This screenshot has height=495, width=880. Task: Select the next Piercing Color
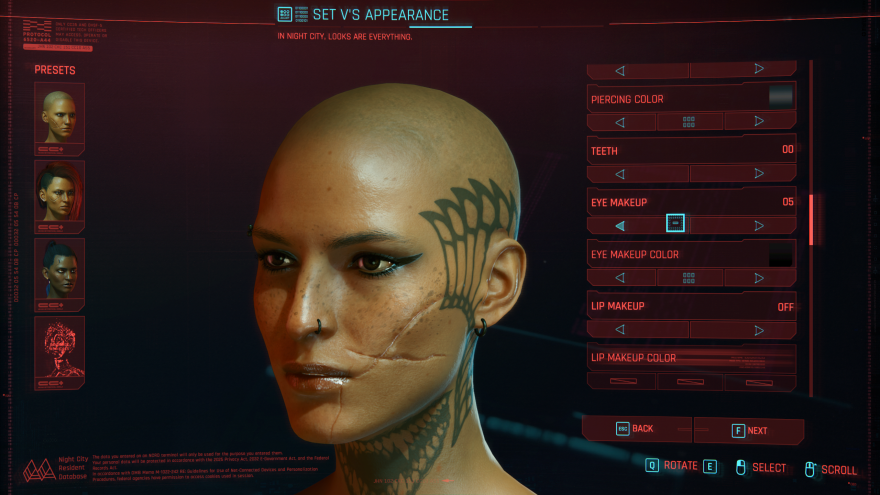click(759, 122)
